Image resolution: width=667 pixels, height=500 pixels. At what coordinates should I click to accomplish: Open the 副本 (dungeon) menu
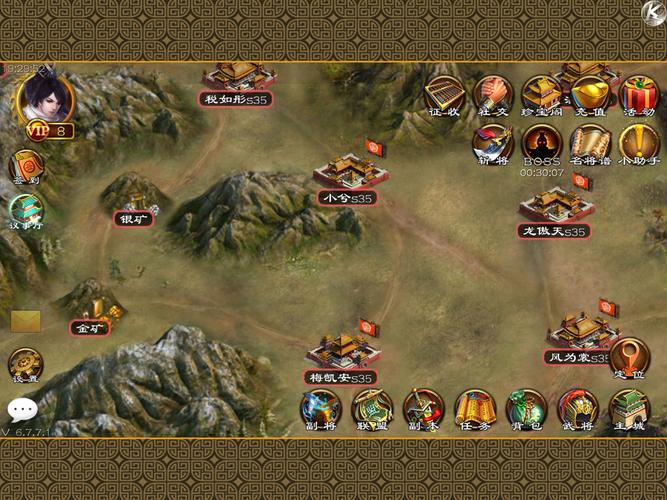pyautogui.click(x=423, y=408)
